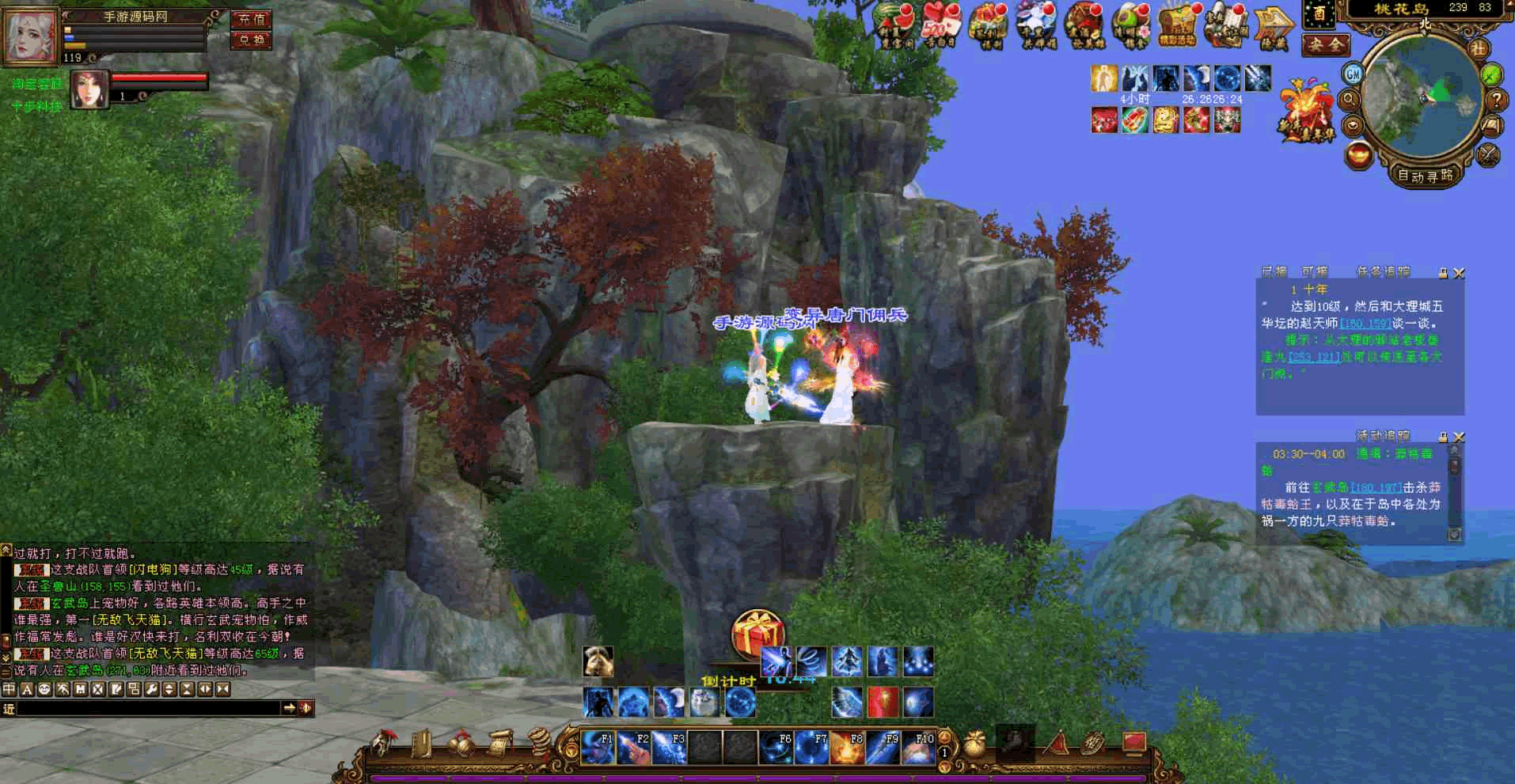Click the 兑换 exchange button

251,40
